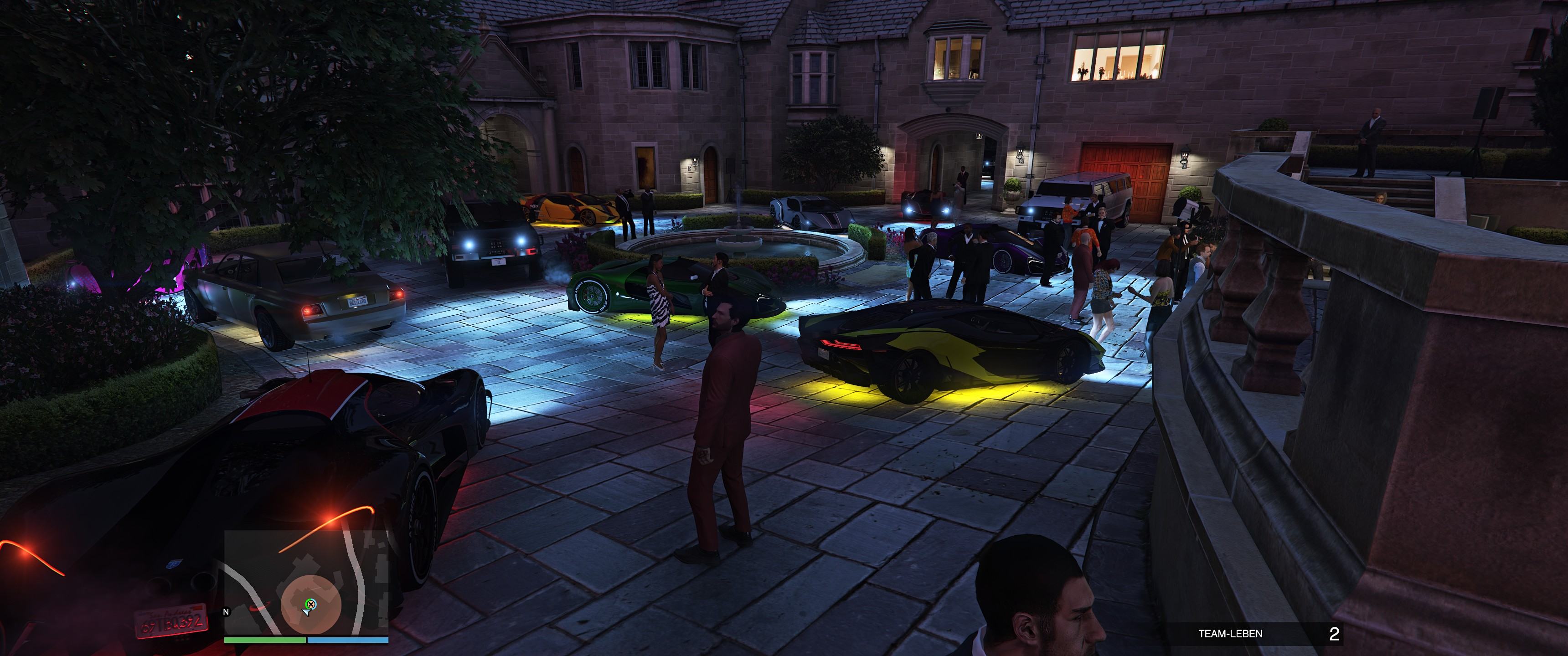The width and height of the screenshot is (1568, 656).
Task: Toggle the green health bar under the minimap
Action: 264,640
